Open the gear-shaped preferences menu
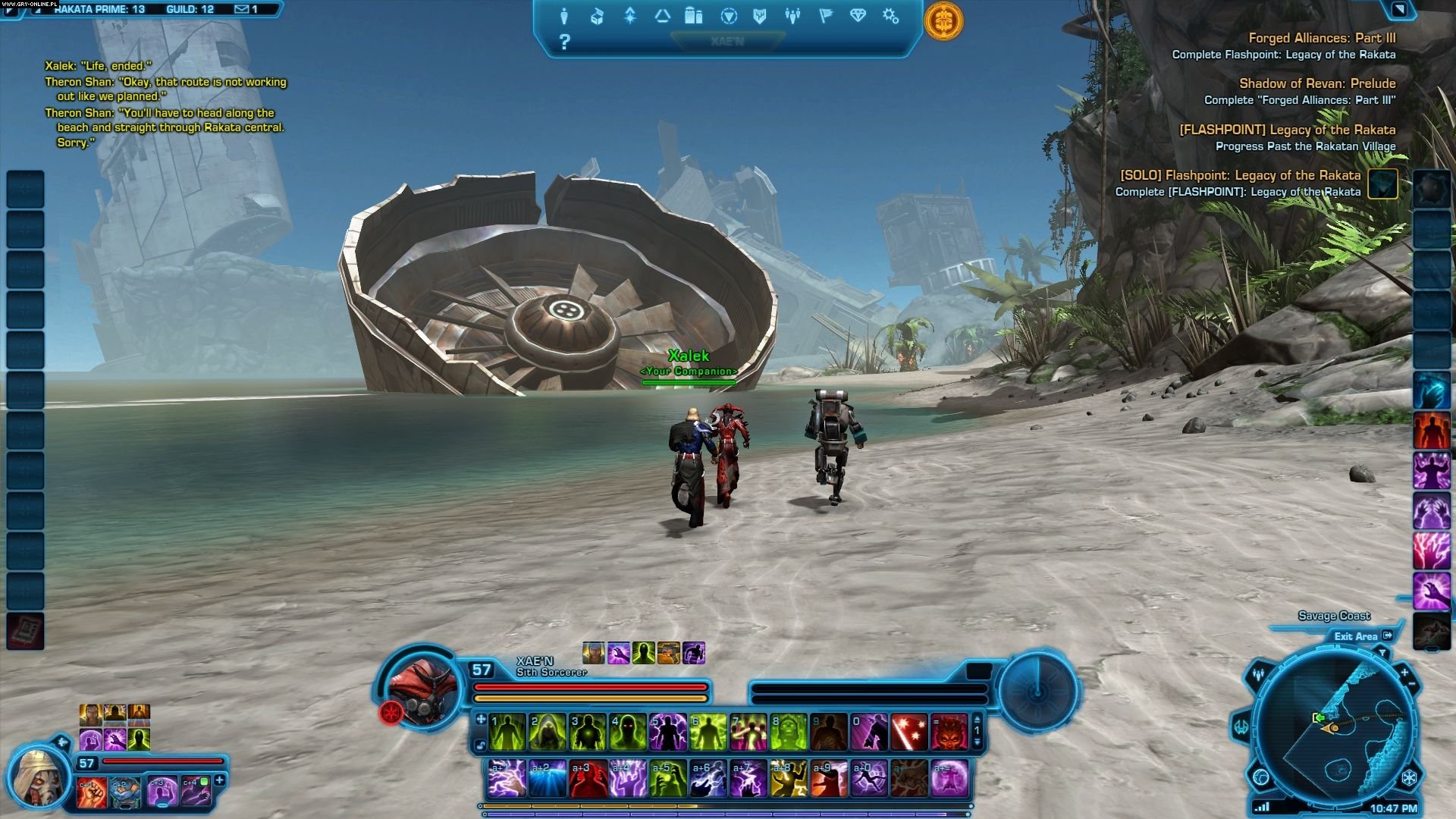Image resolution: width=1456 pixels, height=819 pixels. 890,16
